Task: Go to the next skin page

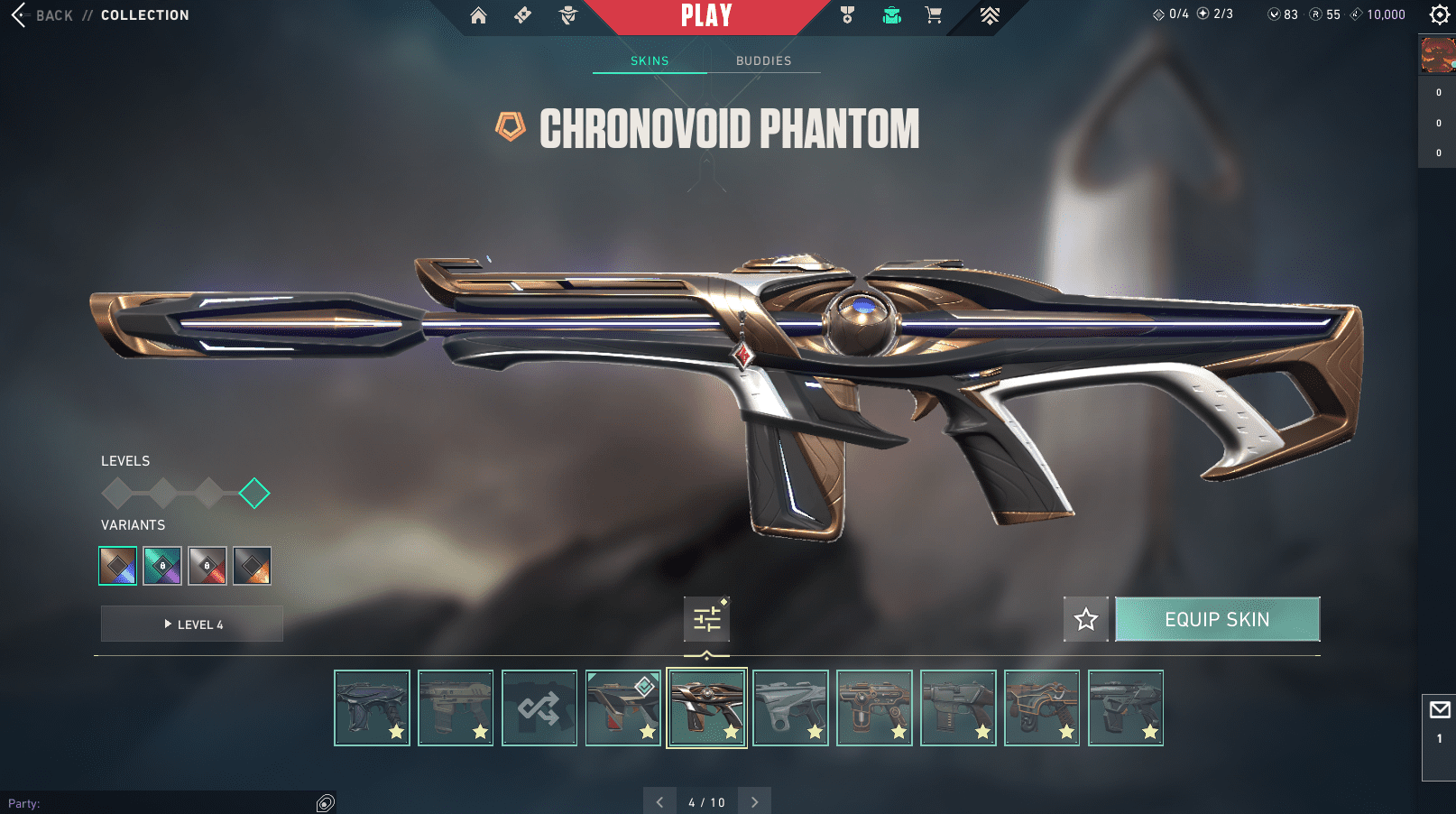Action: pyautogui.click(x=755, y=802)
